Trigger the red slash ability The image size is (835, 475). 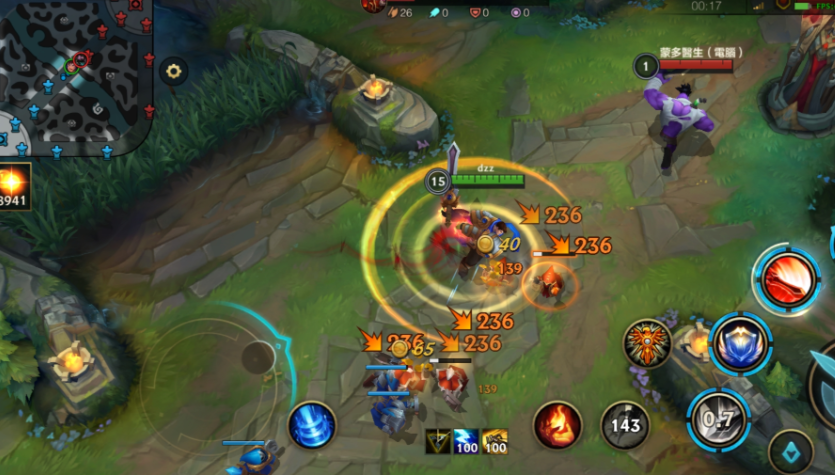coord(788,279)
